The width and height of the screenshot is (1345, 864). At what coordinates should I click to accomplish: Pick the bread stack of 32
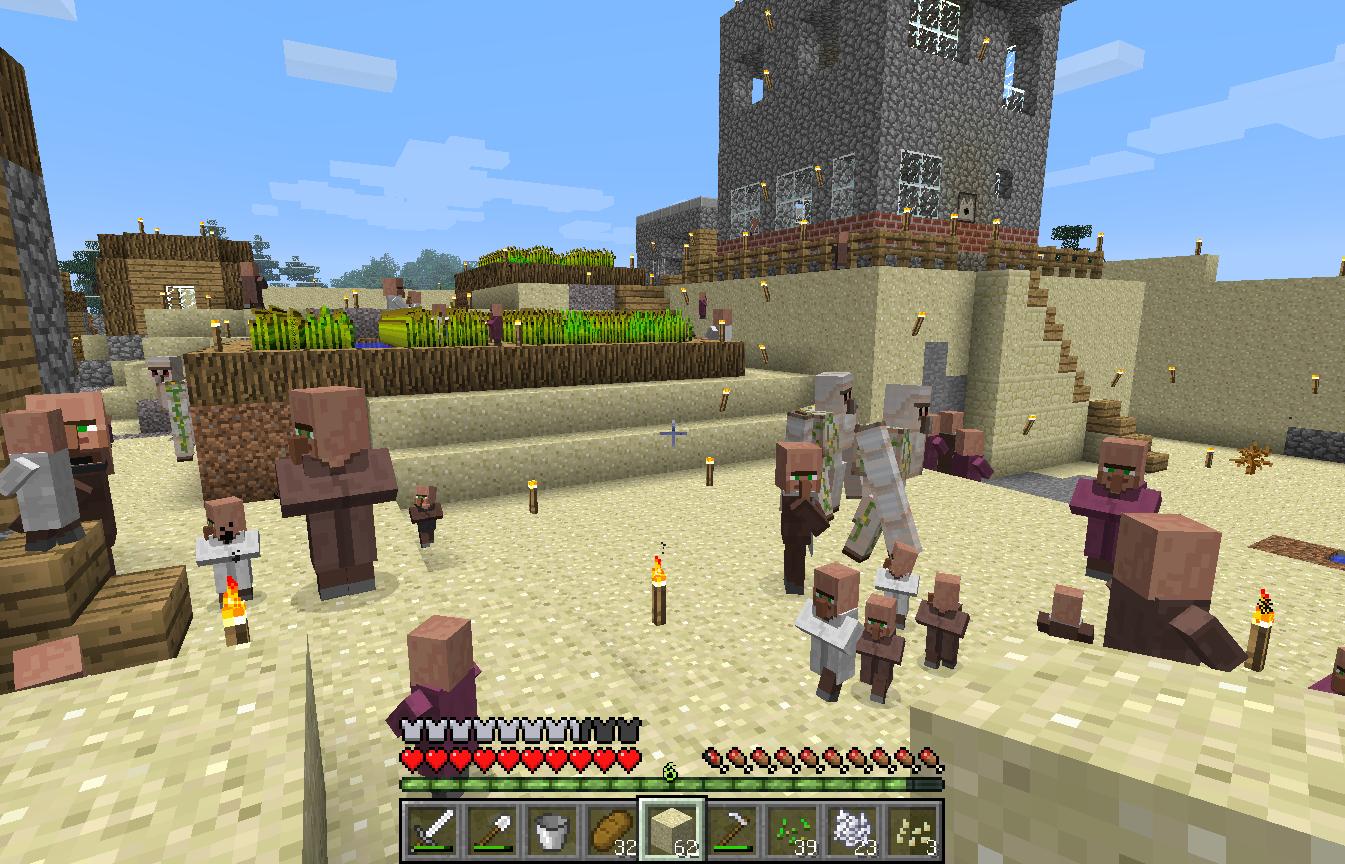click(612, 829)
